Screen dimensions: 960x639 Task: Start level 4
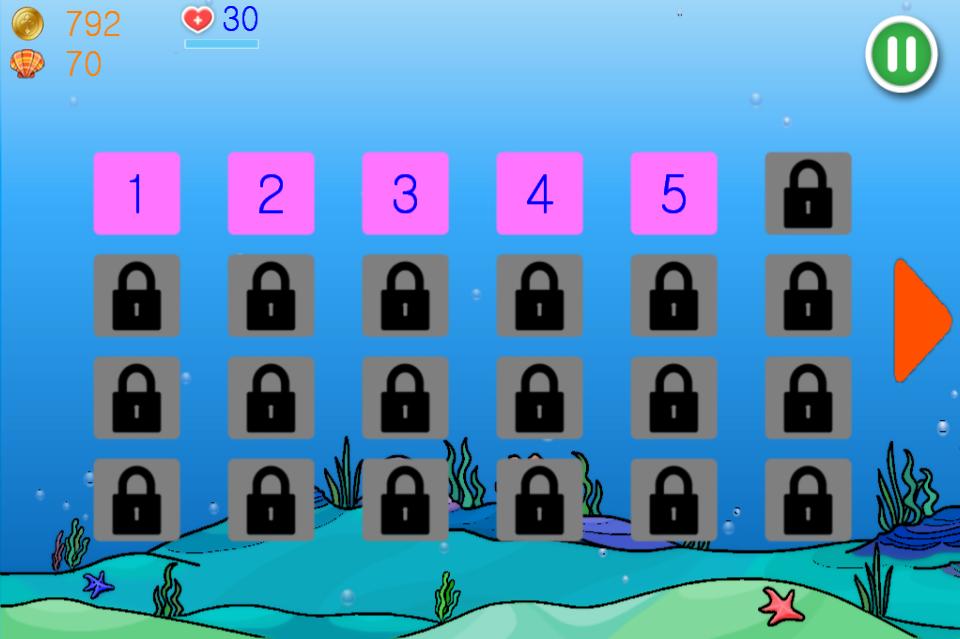pos(539,193)
